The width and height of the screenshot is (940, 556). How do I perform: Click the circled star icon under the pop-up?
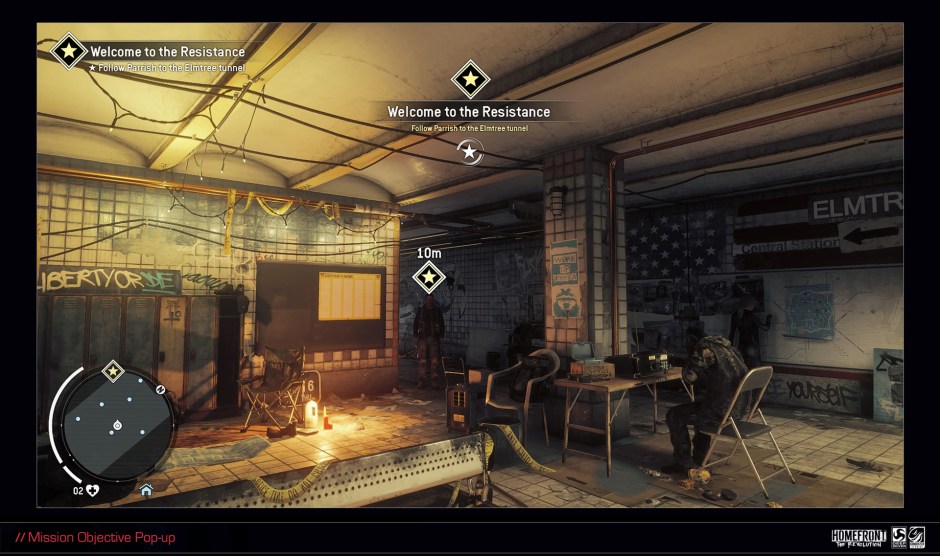pyautogui.click(x=469, y=151)
